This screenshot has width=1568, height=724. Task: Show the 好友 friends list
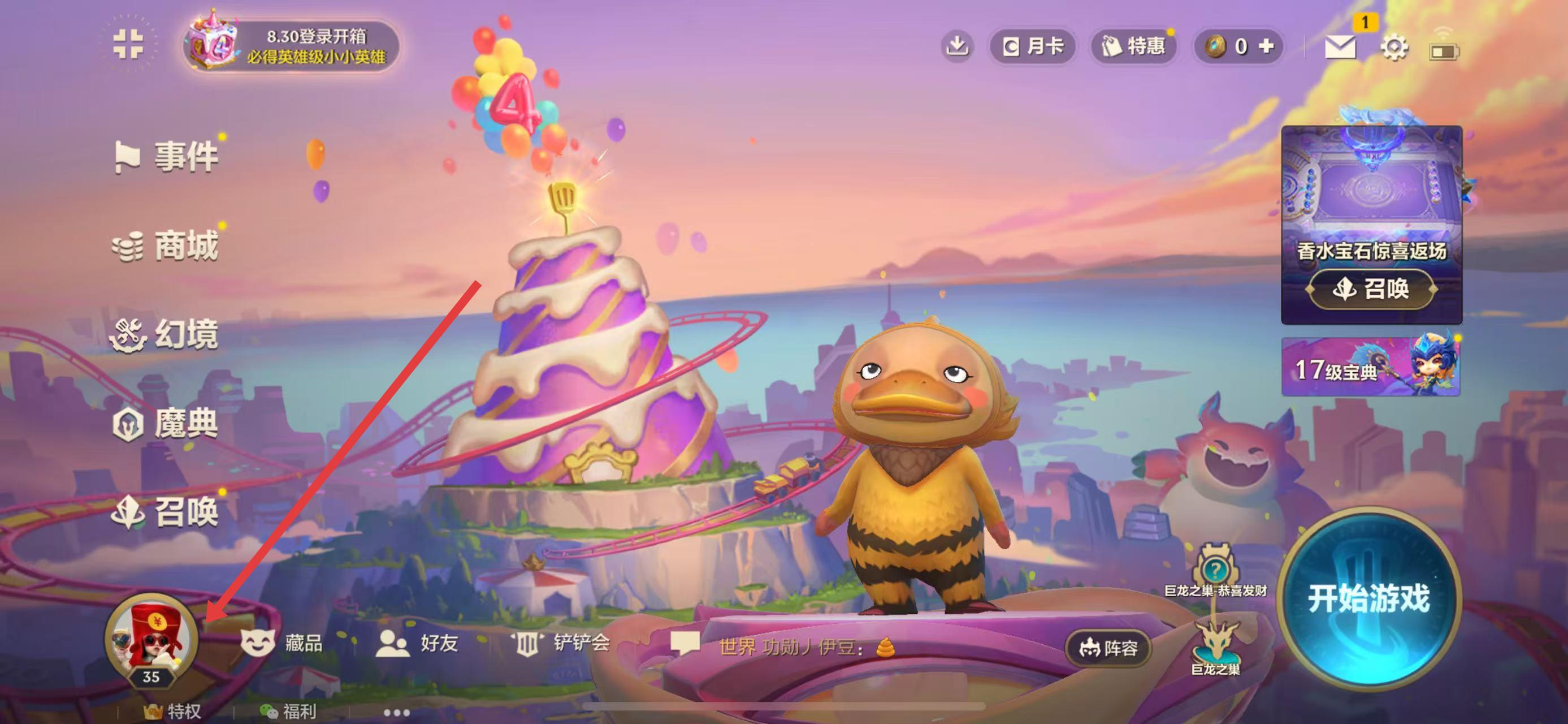click(418, 643)
